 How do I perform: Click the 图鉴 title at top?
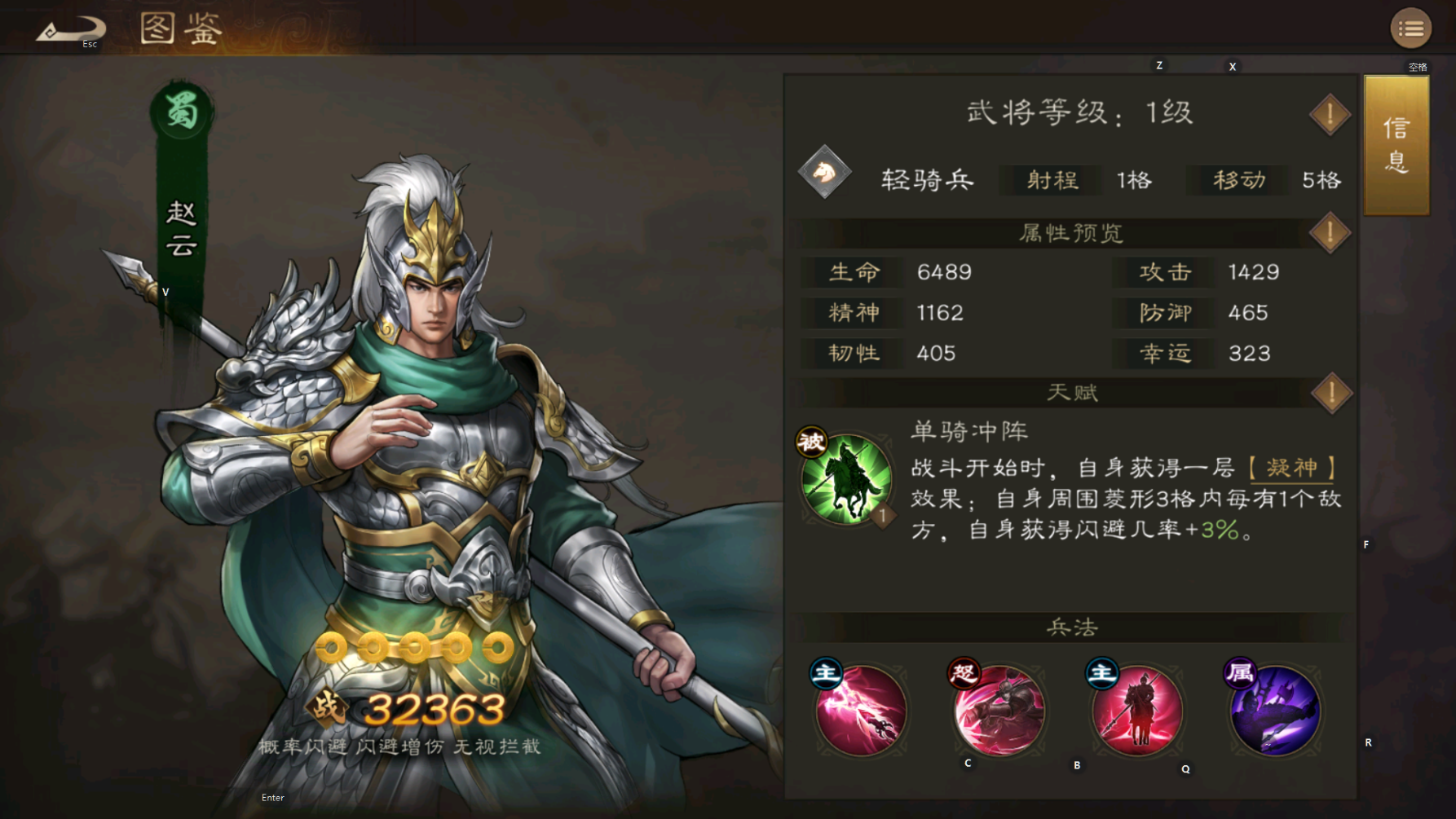(181, 29)
